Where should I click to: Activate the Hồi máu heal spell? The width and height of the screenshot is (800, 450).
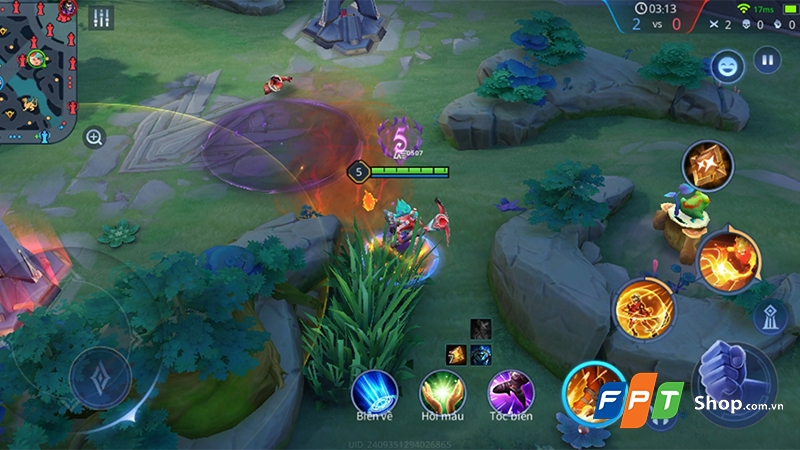(443, 390)
